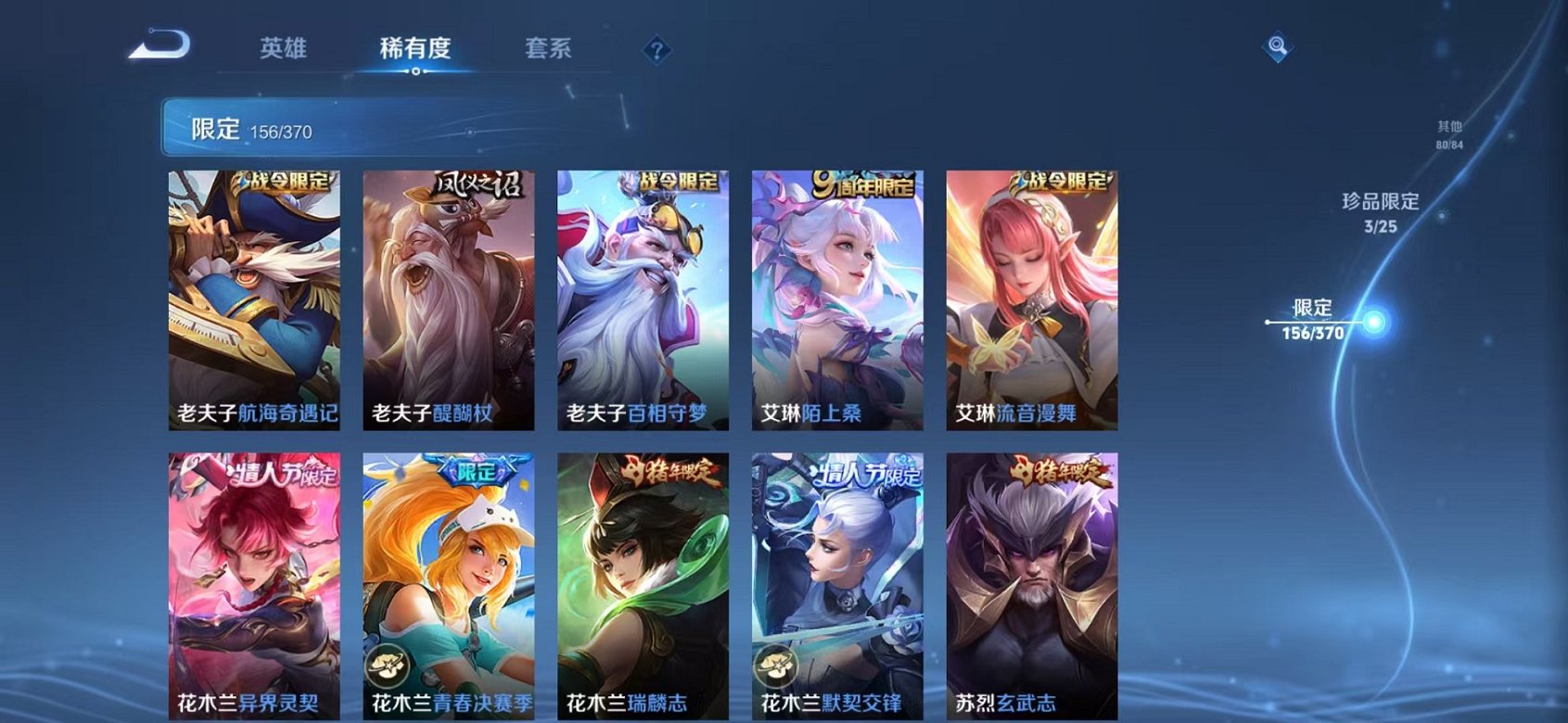1568x723 pixels.
Task: Select the 稀有度 tab
Action: [414, 48]
